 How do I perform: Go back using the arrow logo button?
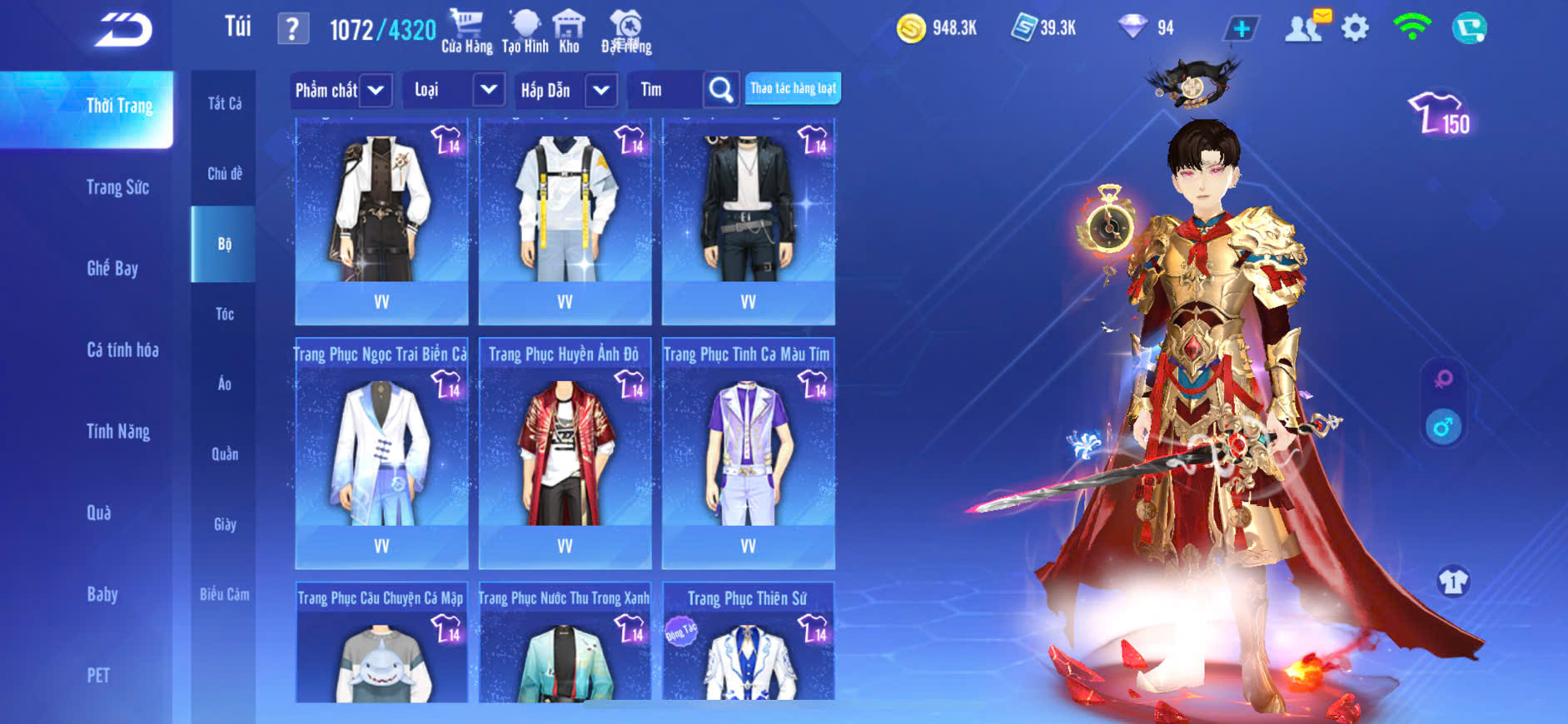click(x=123, y=31)
